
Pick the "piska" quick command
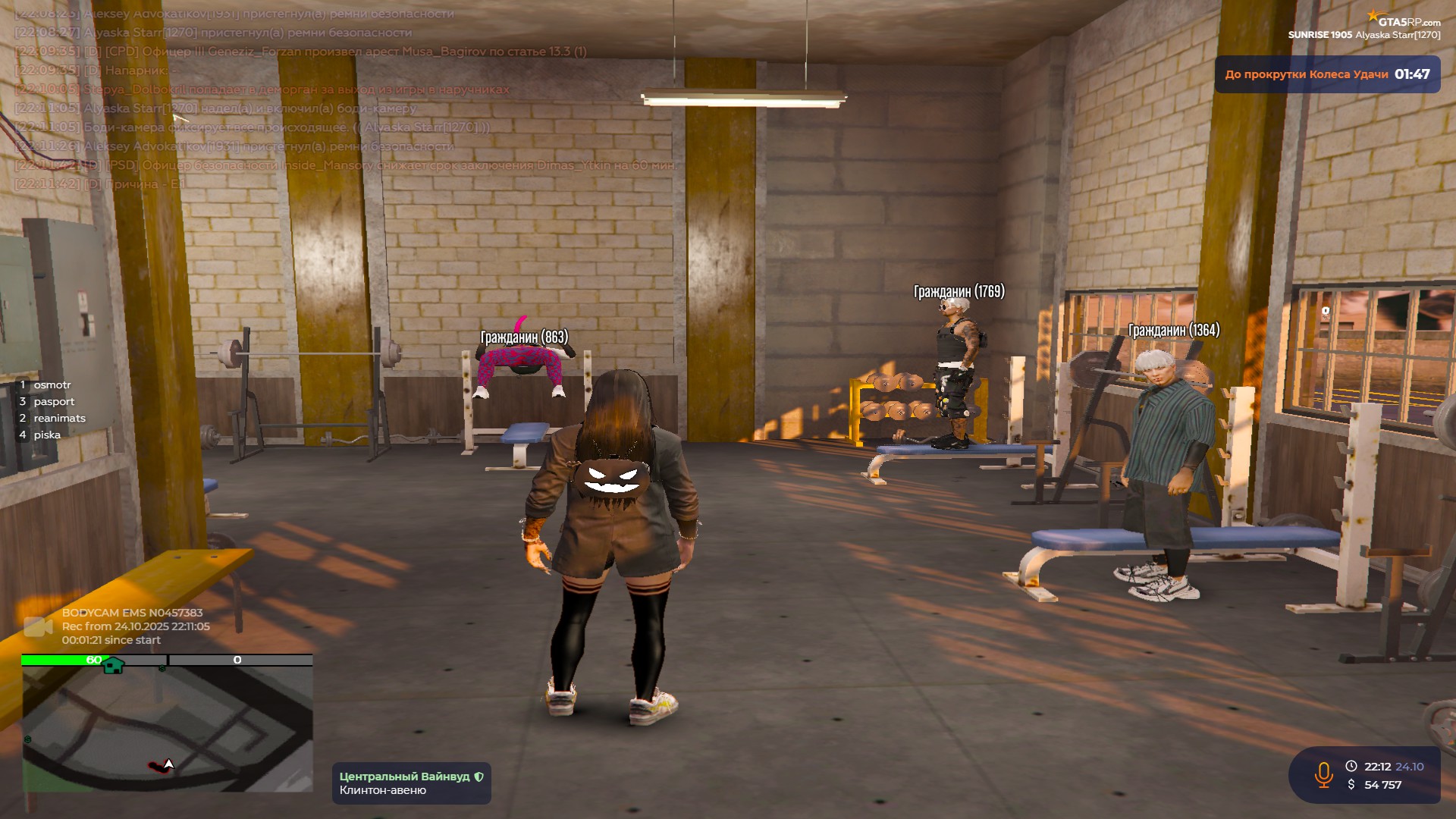point(46,435)
